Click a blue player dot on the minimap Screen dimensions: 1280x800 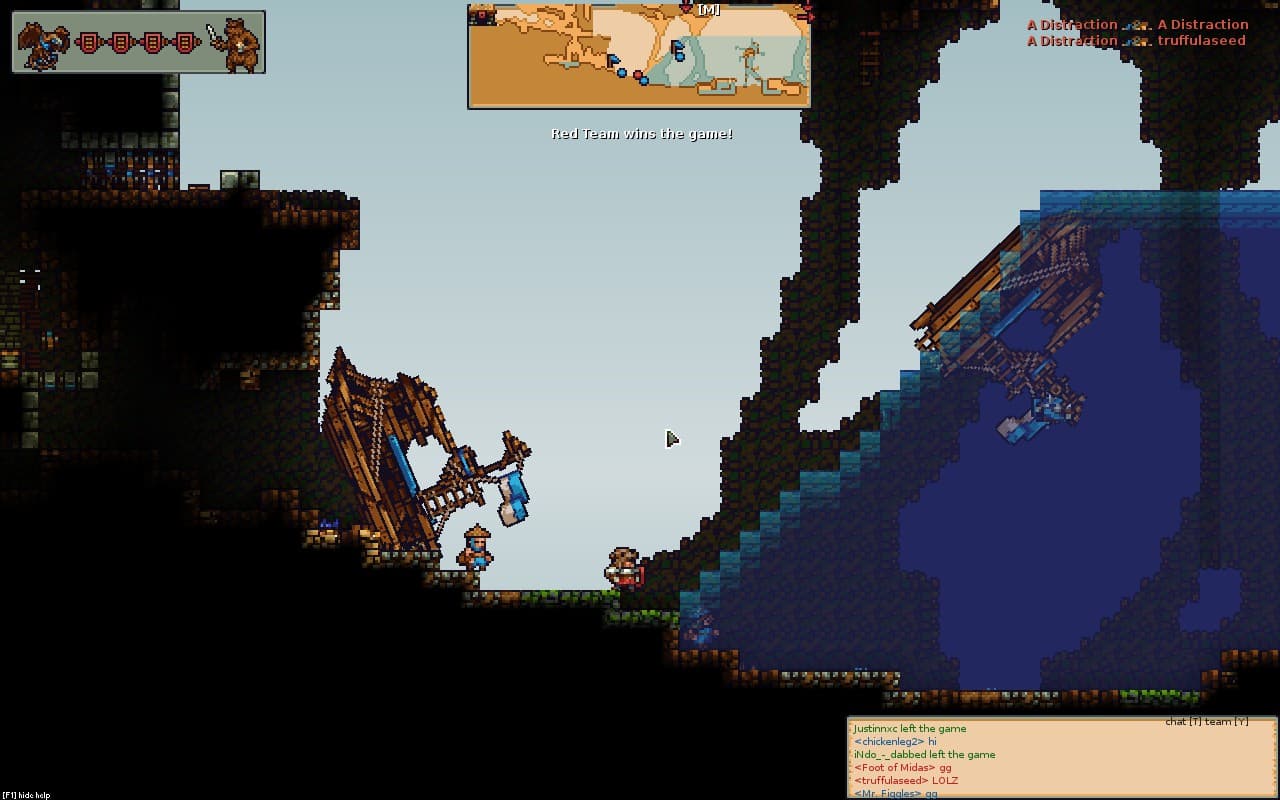click(622, 73)
